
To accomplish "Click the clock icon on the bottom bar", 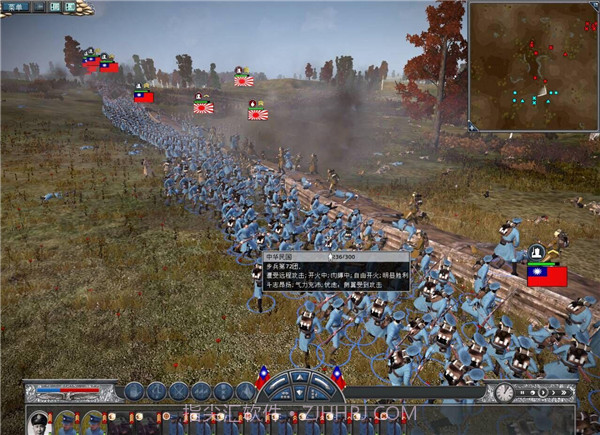I will click(504, 391).
